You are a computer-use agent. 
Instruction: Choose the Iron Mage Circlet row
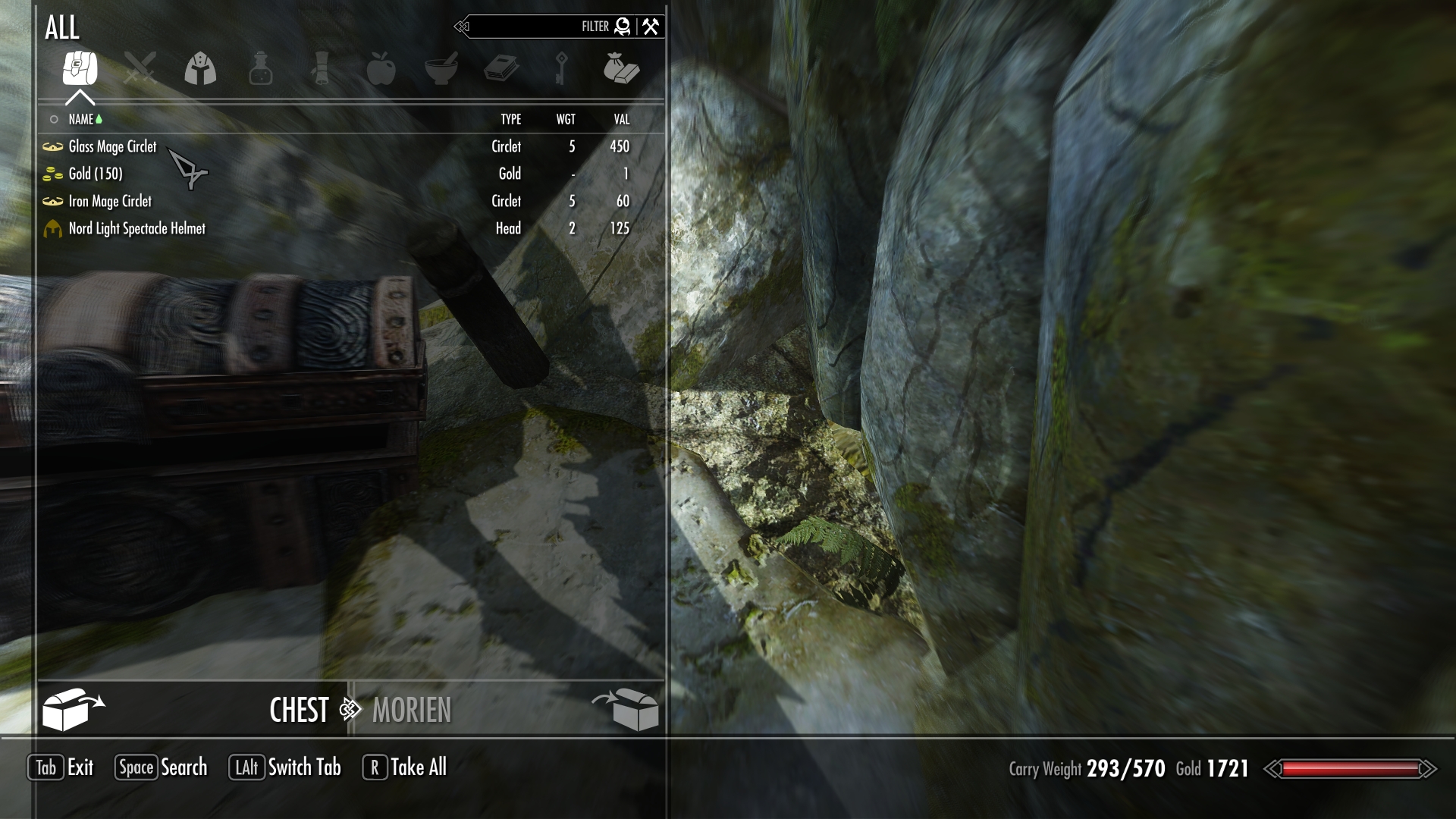pos(110,201)
